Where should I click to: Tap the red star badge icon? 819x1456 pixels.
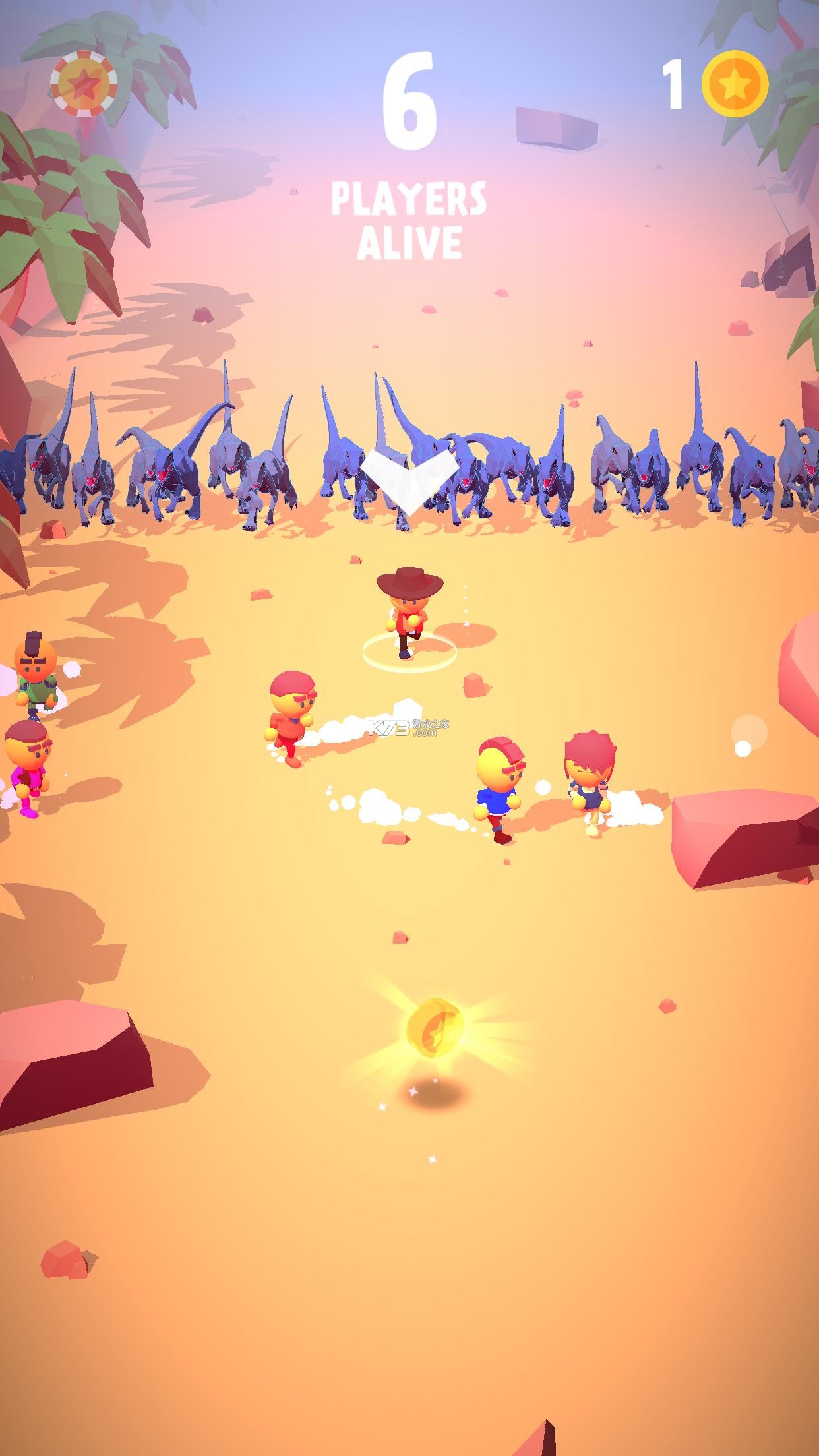84,84
